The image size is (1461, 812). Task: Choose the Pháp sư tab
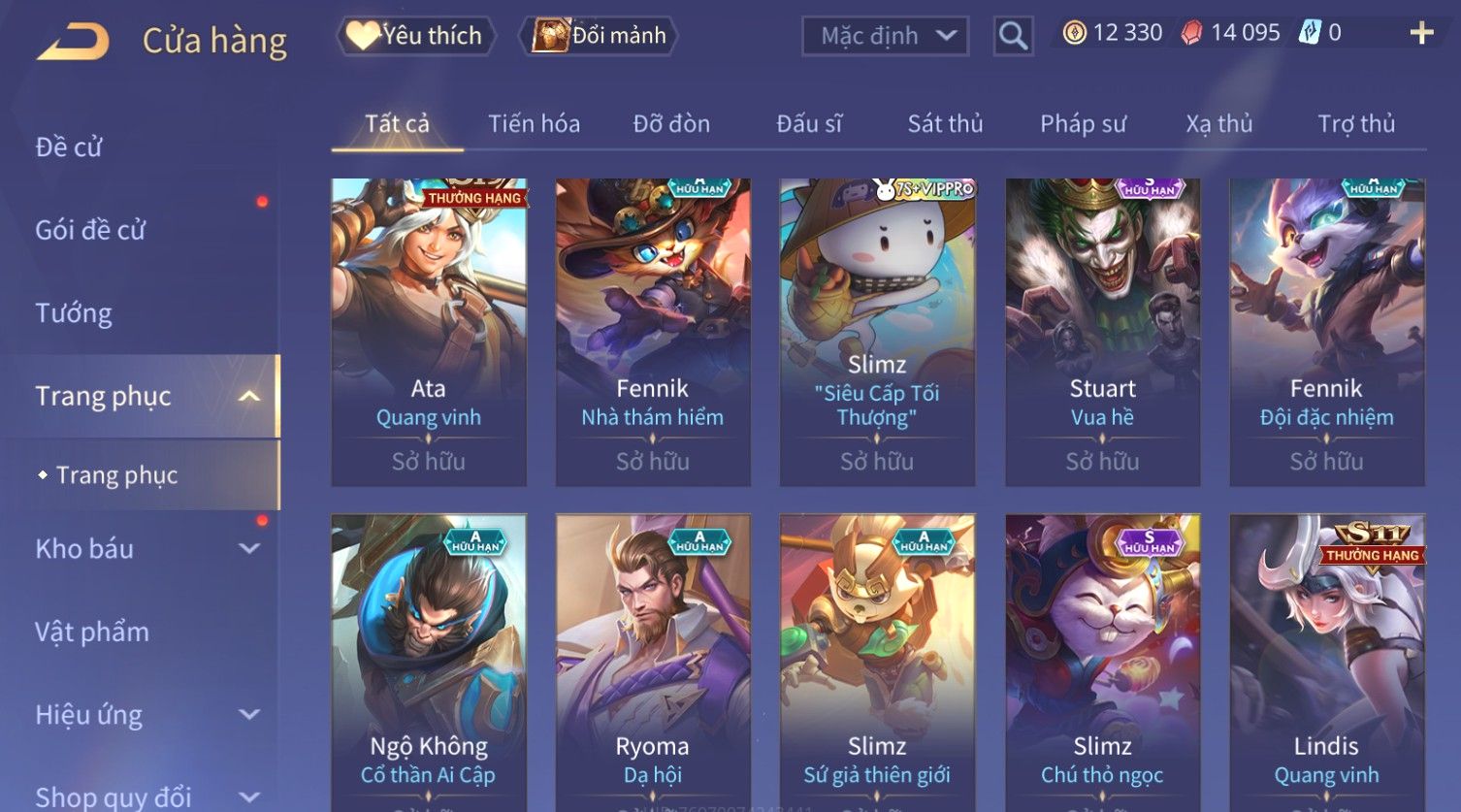click(x=1083, y=124)
